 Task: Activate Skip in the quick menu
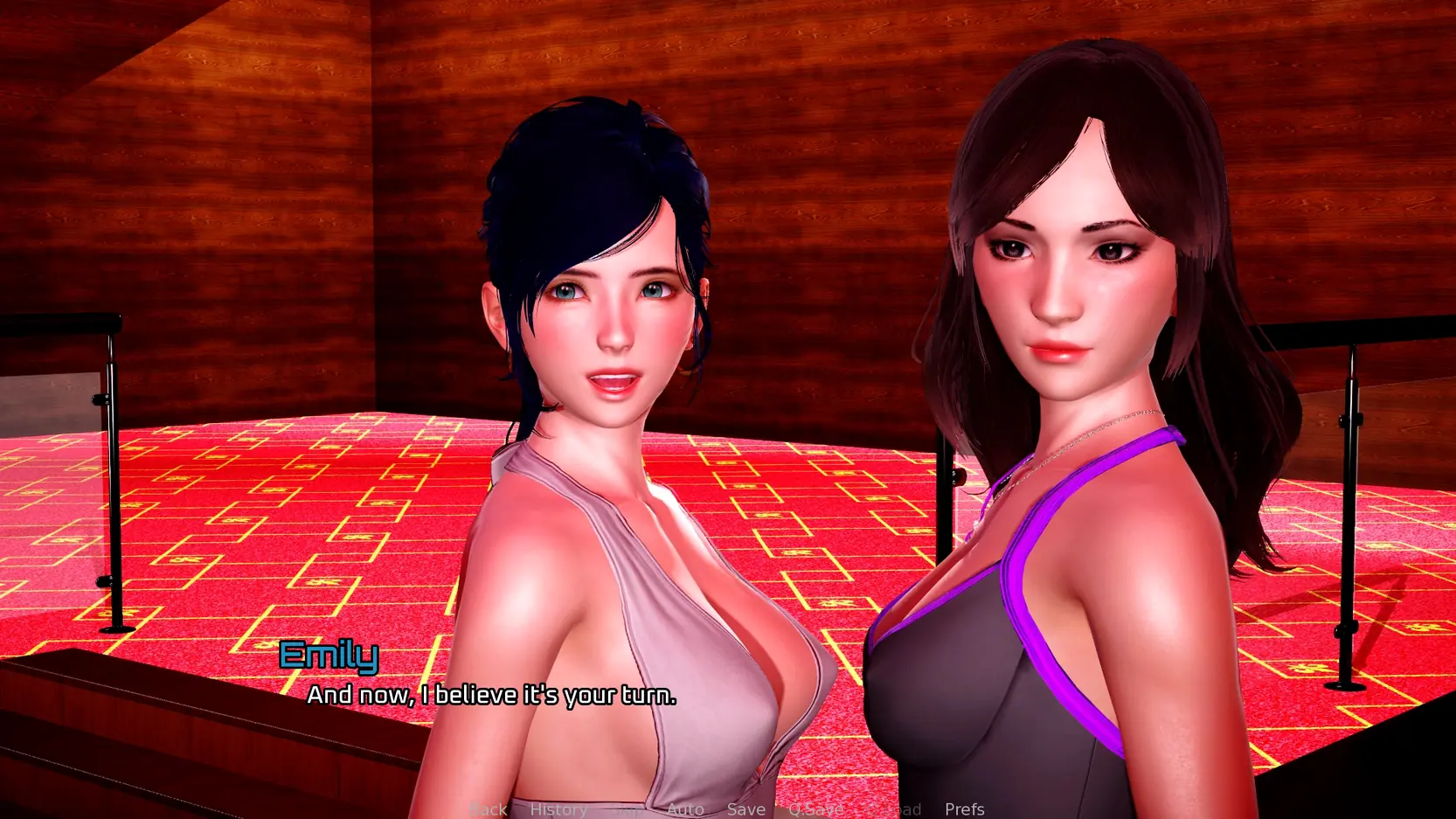pos(628,809)
